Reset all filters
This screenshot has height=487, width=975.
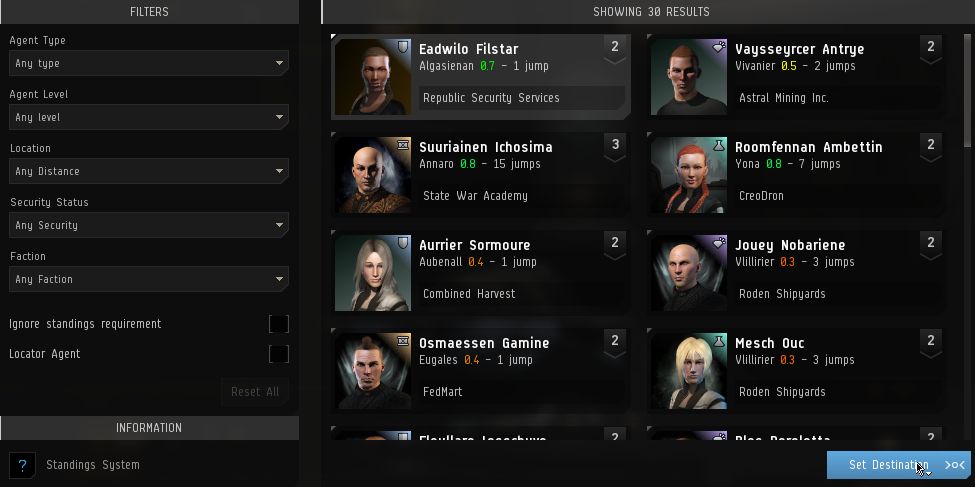(255, 391)
